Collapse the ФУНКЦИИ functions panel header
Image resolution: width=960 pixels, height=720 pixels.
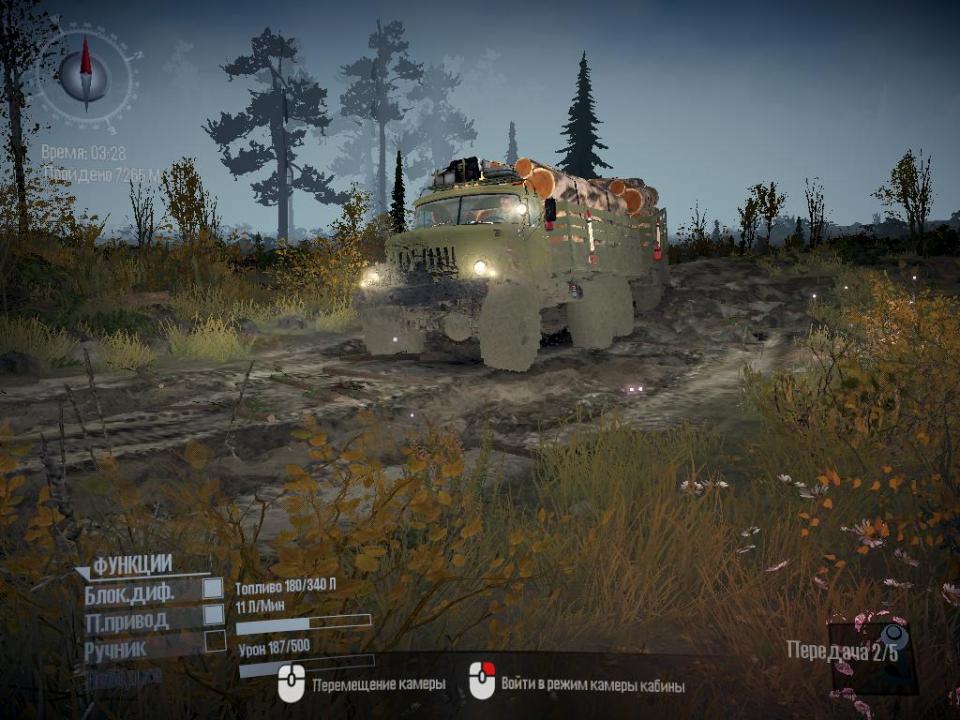pyautogui.click(x=130, y=566)
